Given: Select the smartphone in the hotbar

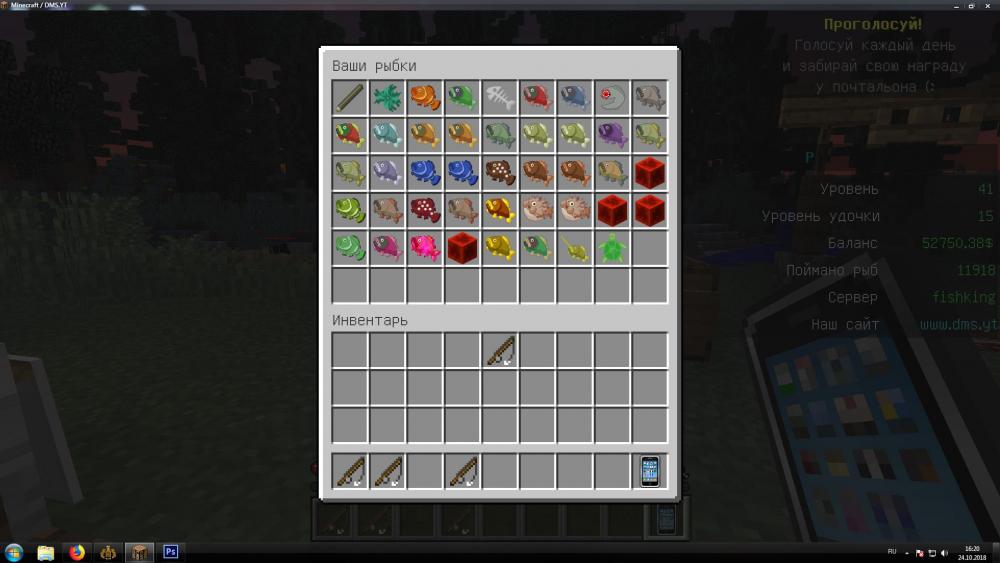Looking at the screenshot, I should point(650,471).
